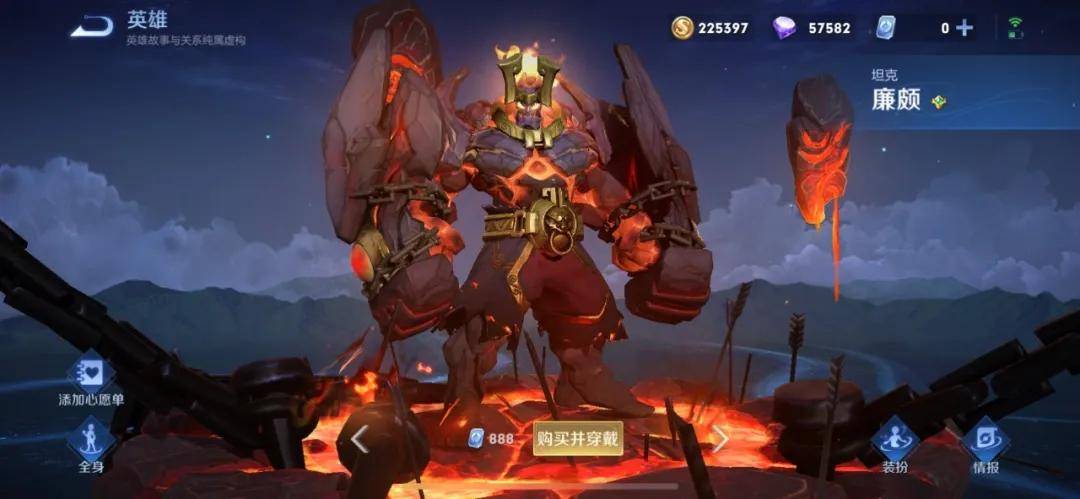
Task: Open the 情报 info panel
Action: [985, 443]
